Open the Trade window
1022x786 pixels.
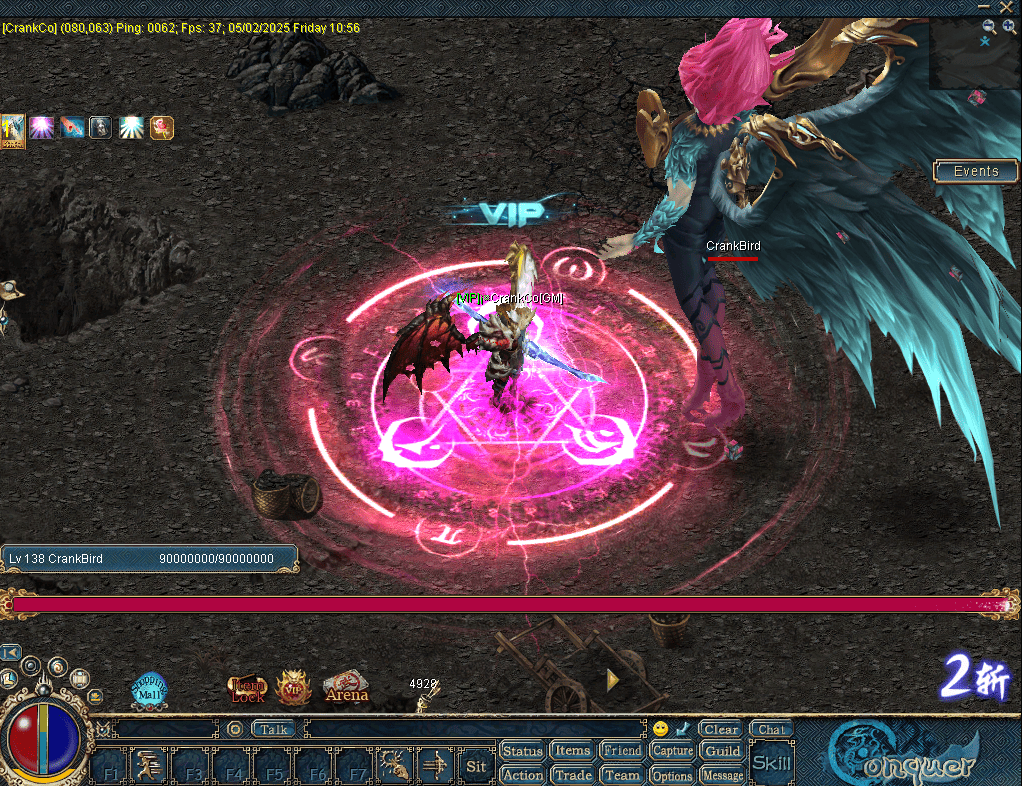tap(572, 775)
